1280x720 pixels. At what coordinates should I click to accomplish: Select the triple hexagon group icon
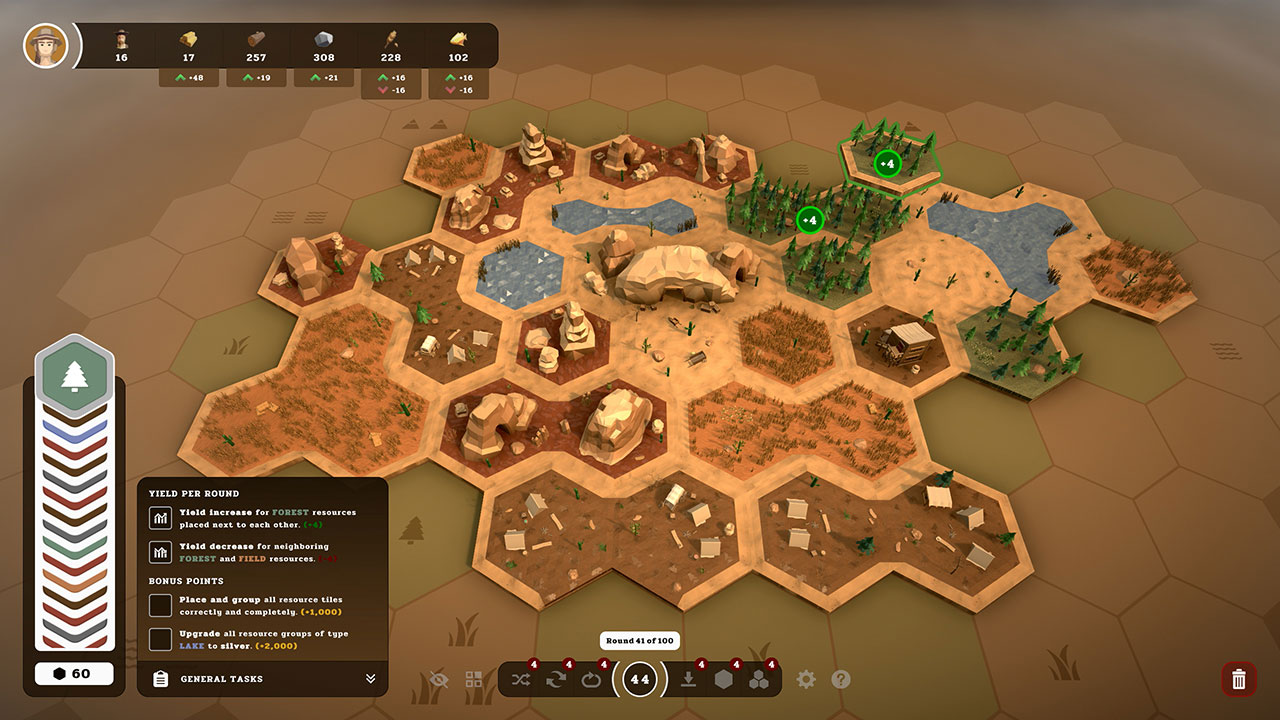point(760,679)
